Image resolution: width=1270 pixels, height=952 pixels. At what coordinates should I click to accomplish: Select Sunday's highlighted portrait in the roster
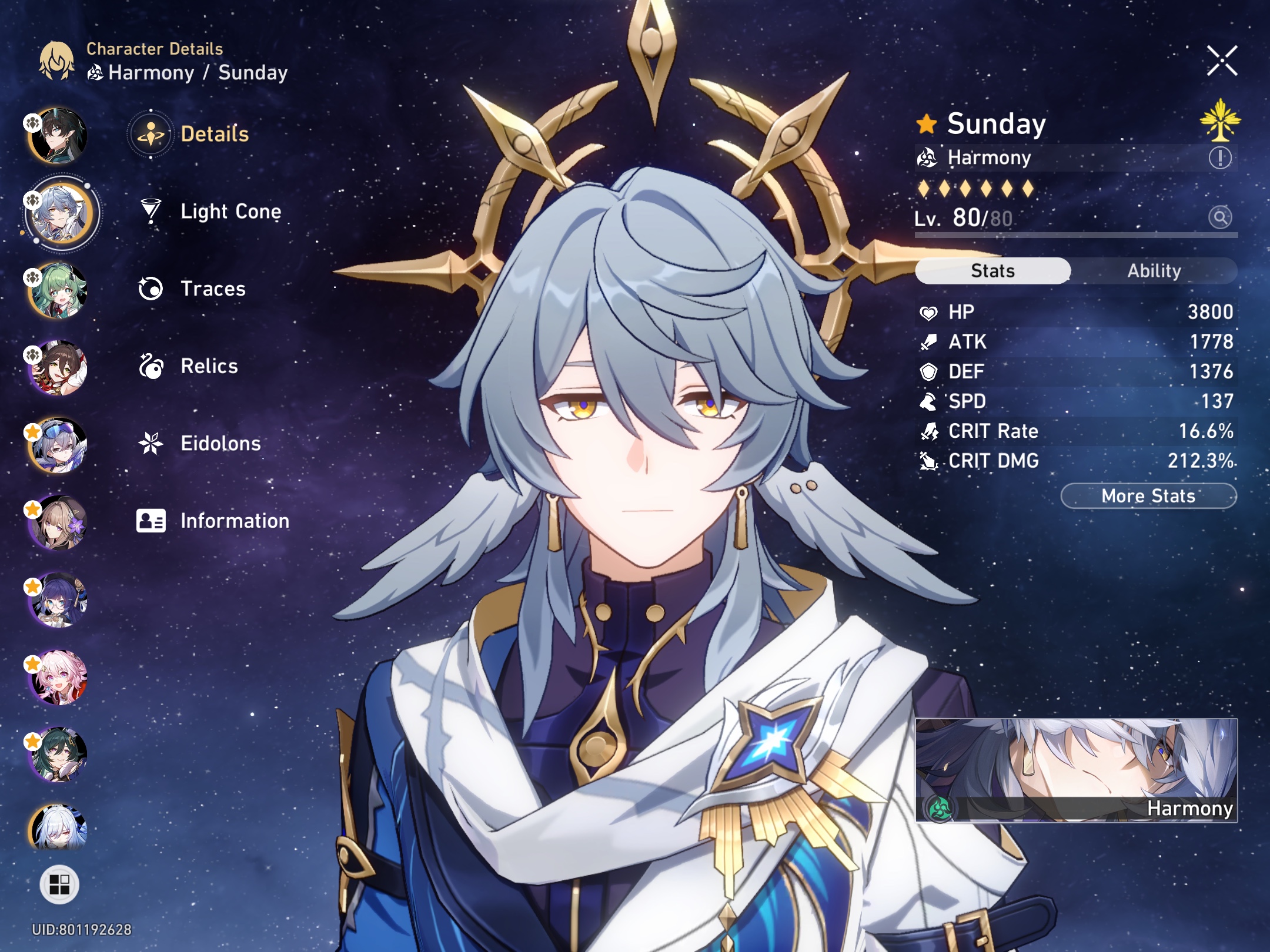(x=61, y=213)
